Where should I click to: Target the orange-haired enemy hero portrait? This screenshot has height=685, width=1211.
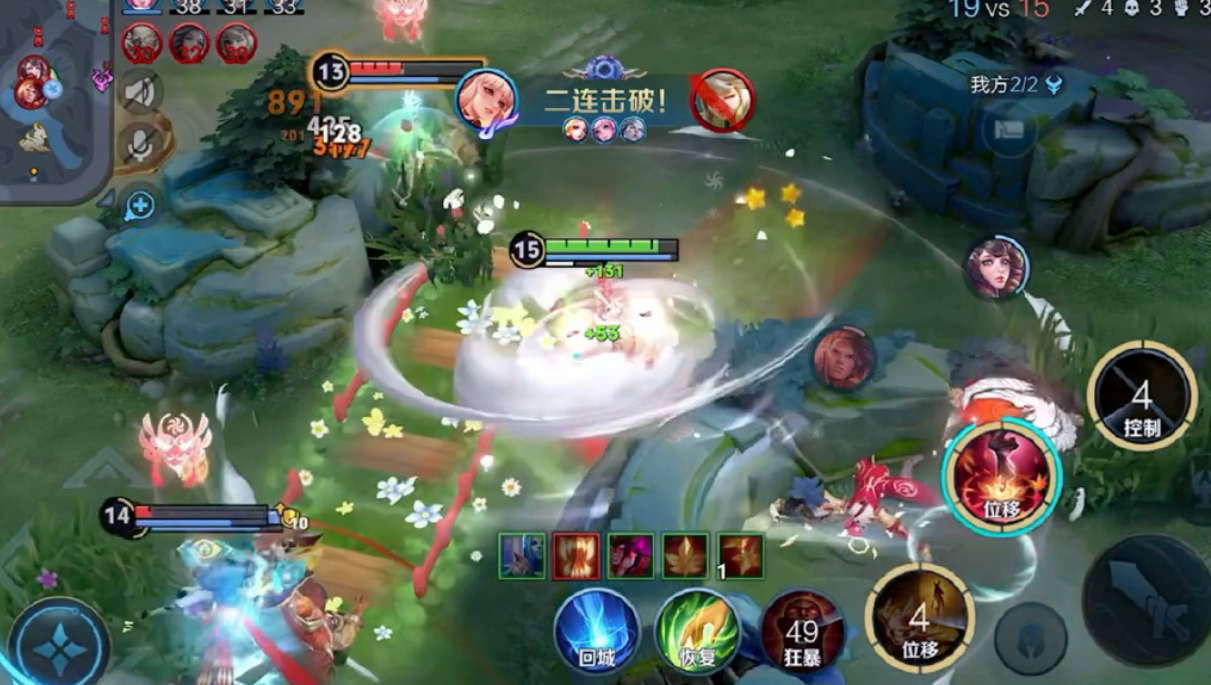coord(843,357)
